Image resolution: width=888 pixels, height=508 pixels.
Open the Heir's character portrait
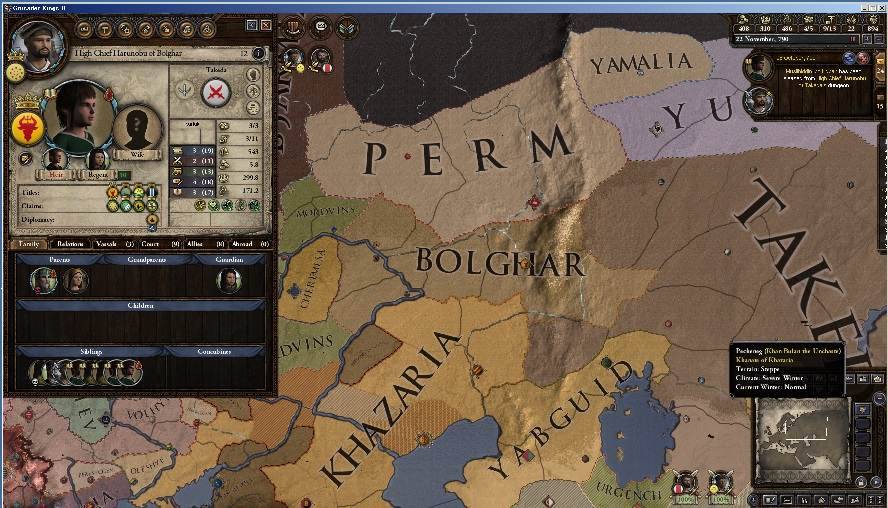pos(55,160)
